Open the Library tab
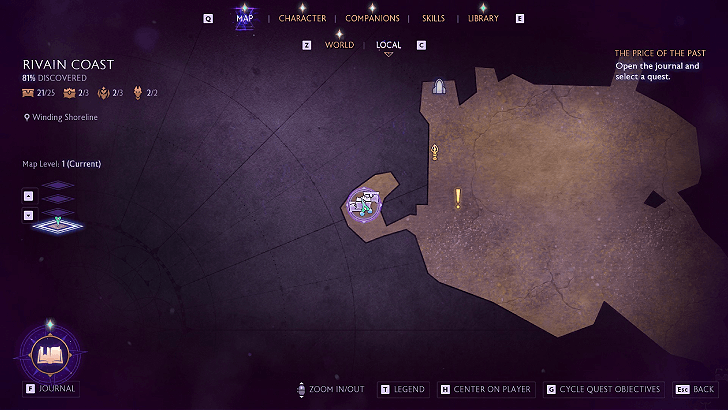This screenshot has height=410, width=728. [x=483, y=18]
